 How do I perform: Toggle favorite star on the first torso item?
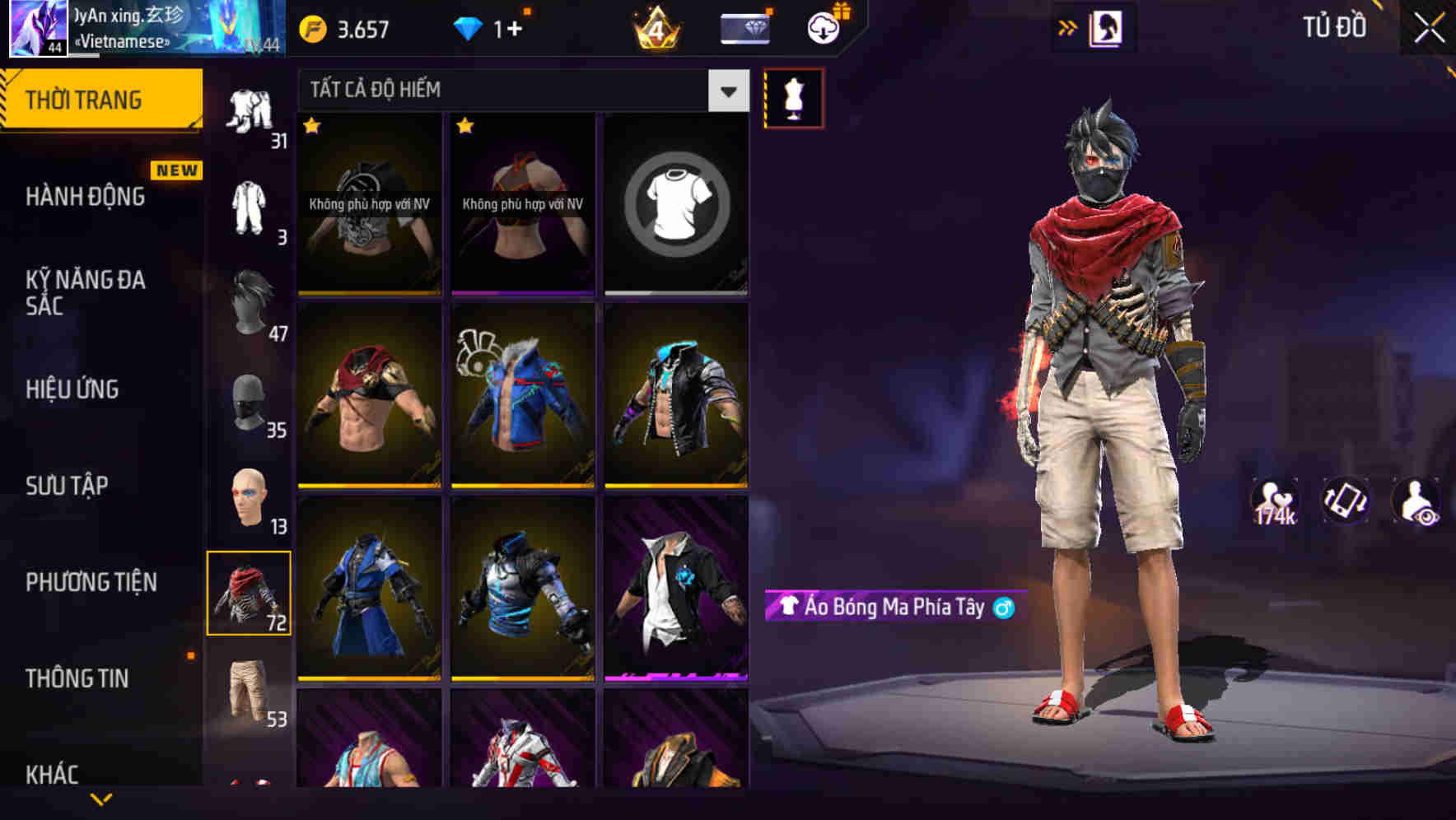311,128
